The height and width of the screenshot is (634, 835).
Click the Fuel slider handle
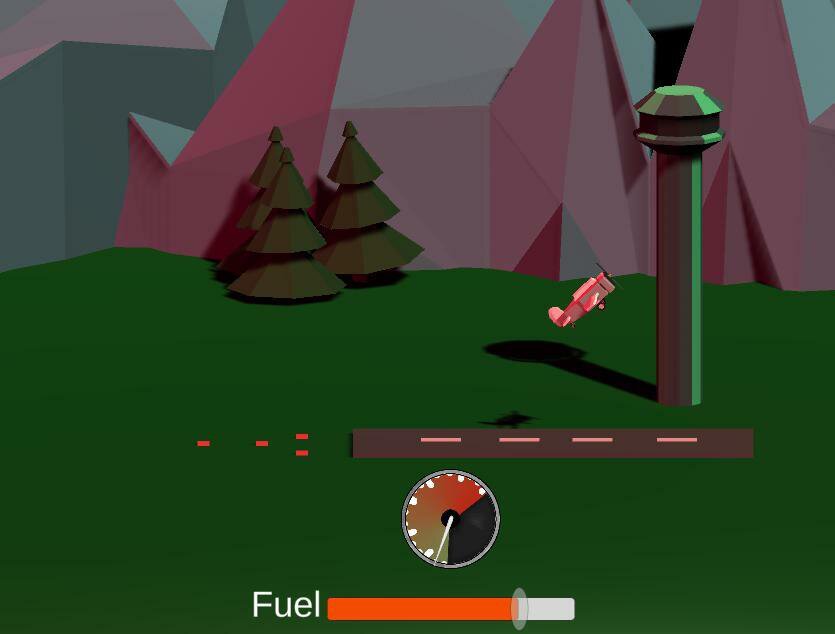coord(519,608)
